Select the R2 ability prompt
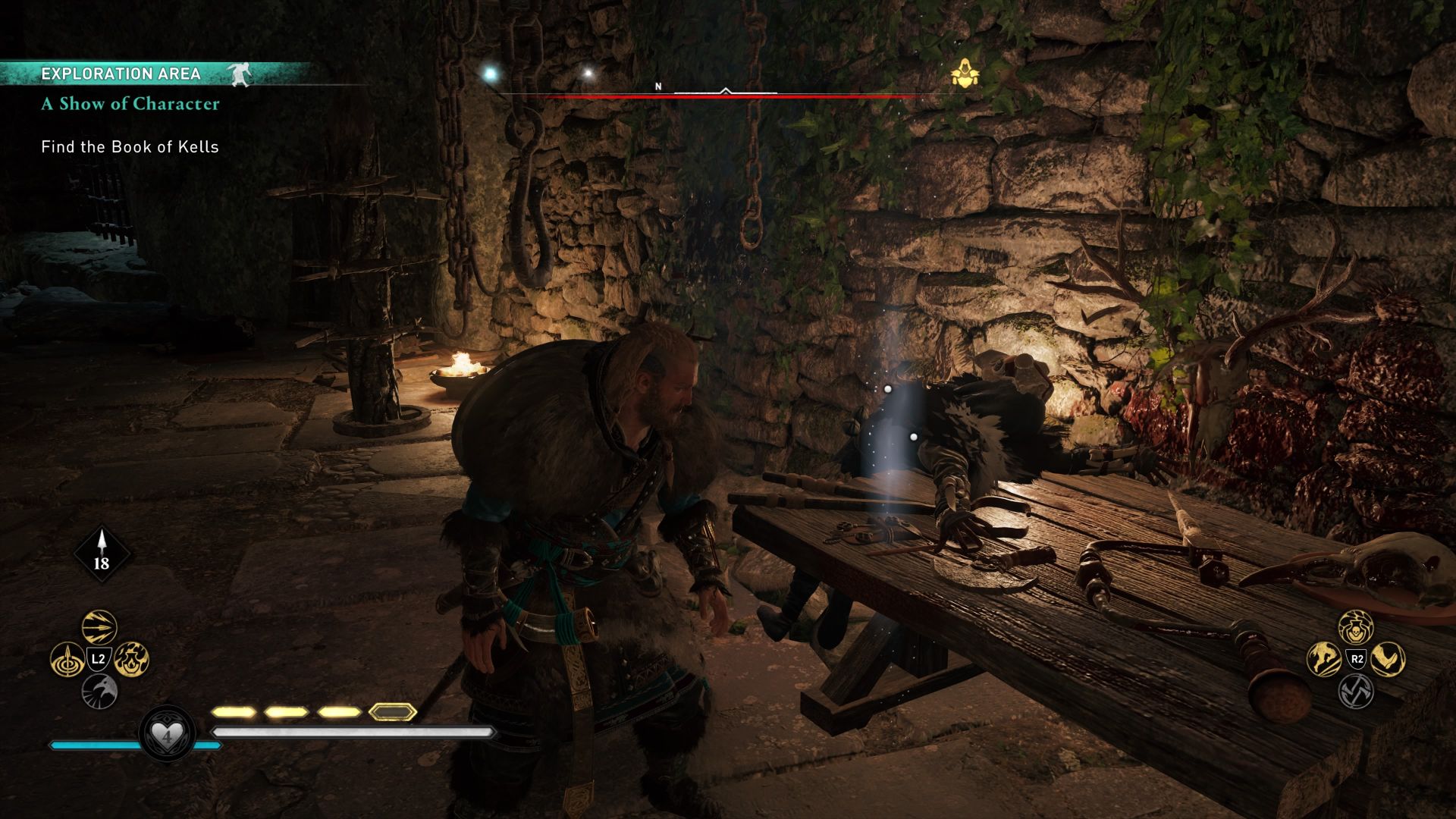The height and width of the screenshot is (819, 1456). click(1357, 658)
